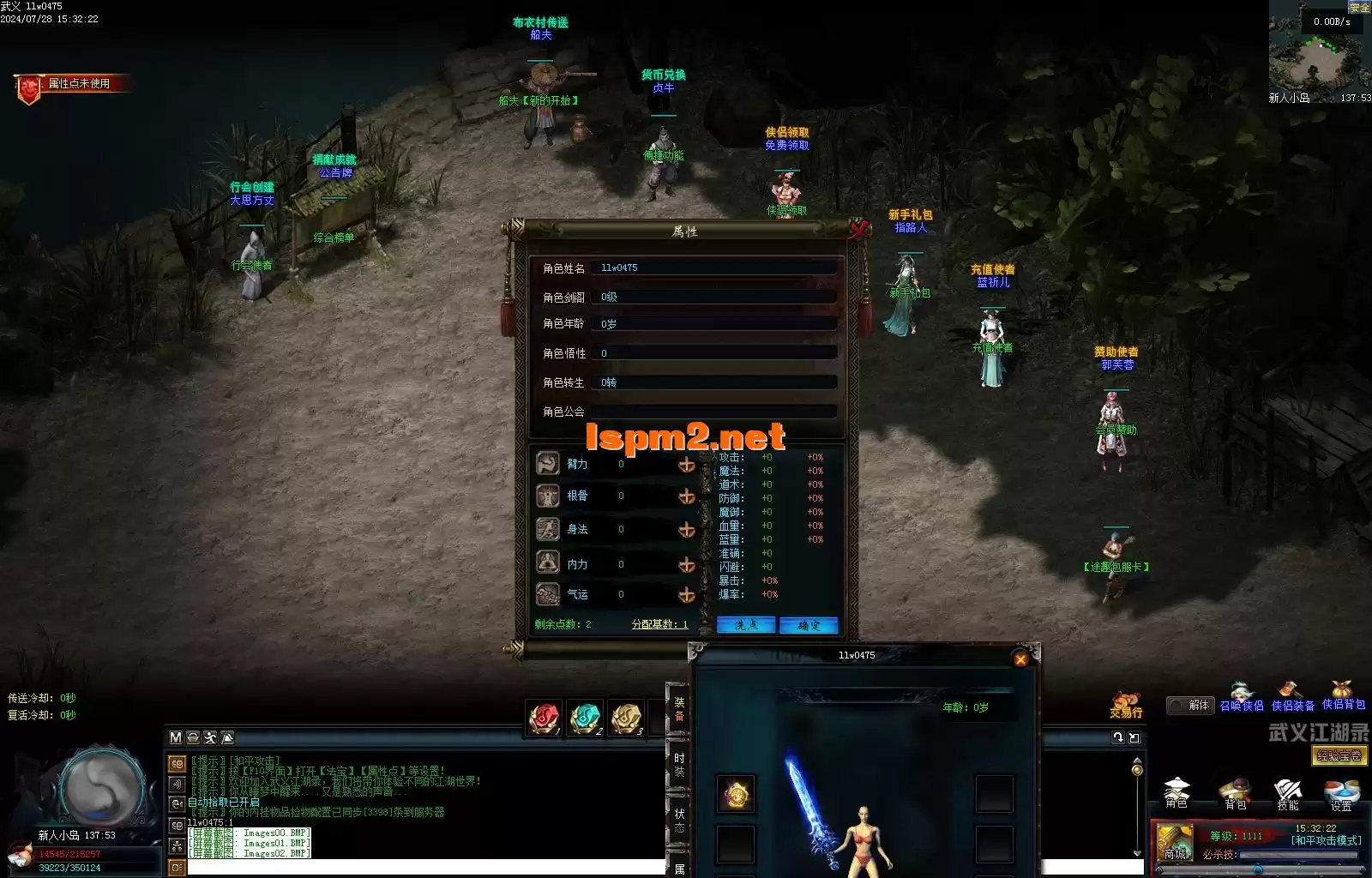Open the 角色 character menu
Viewport: 1372px width, 878px height.
1176,792
